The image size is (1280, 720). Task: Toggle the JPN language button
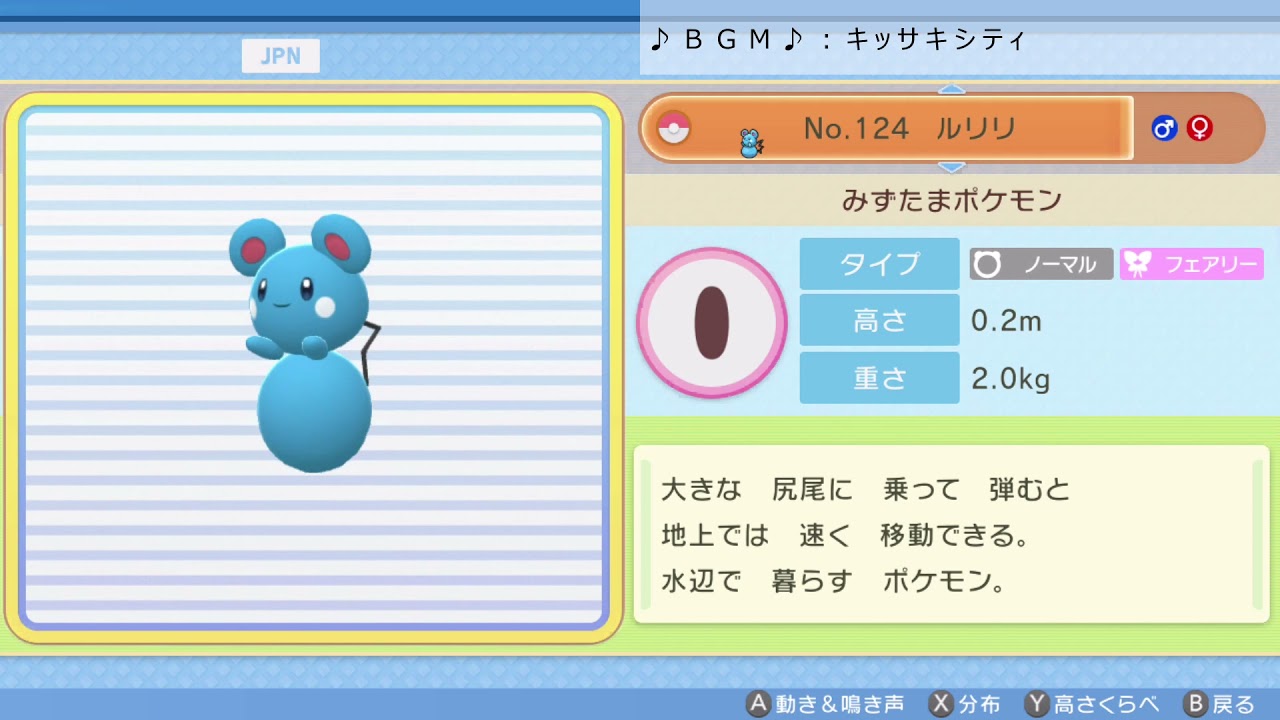(280, 55)
